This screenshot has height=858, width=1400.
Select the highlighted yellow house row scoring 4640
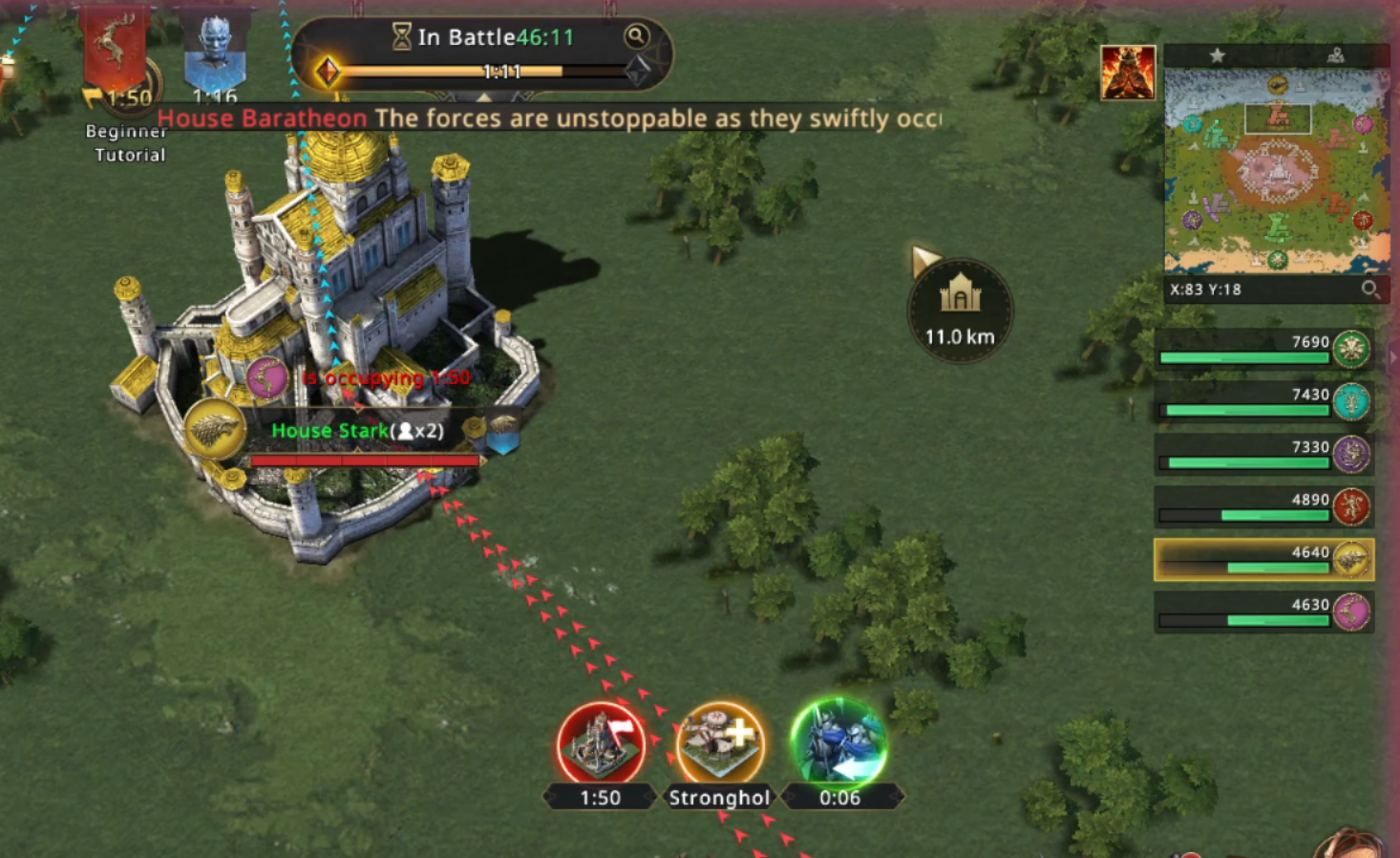click(1262, 560)
